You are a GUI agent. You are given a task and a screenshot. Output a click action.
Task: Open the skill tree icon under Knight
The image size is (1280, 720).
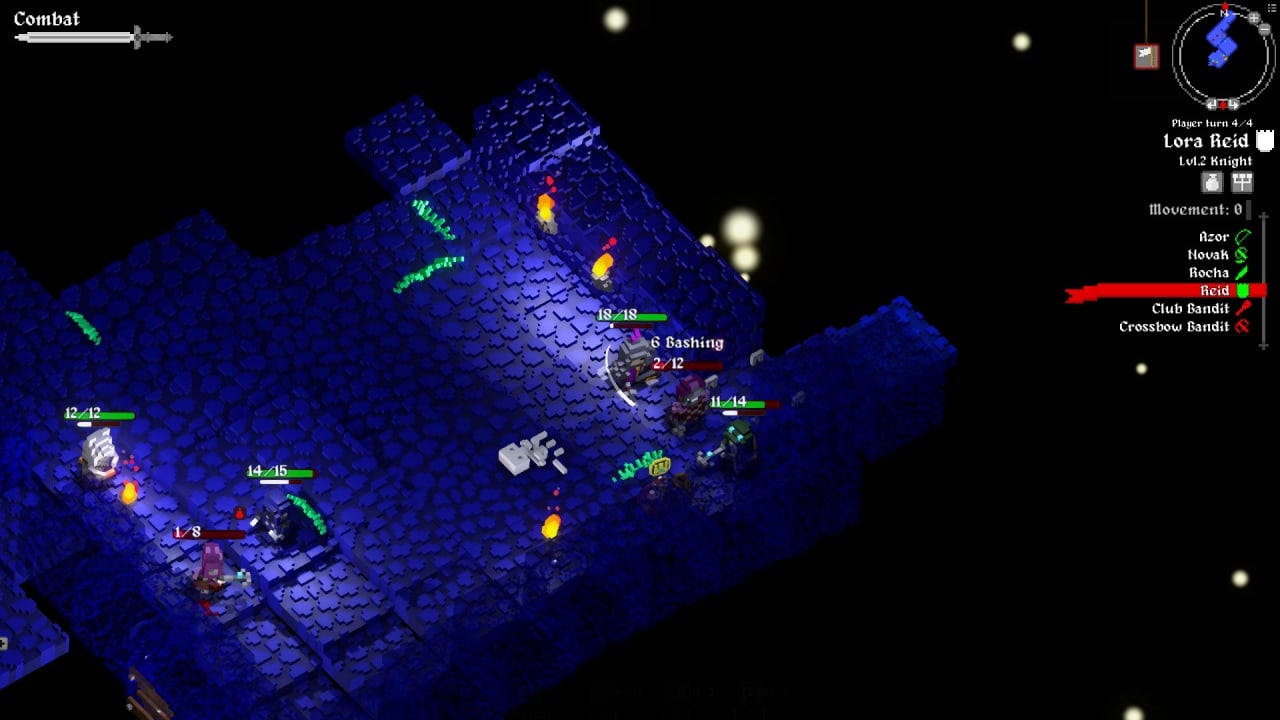1241,182
